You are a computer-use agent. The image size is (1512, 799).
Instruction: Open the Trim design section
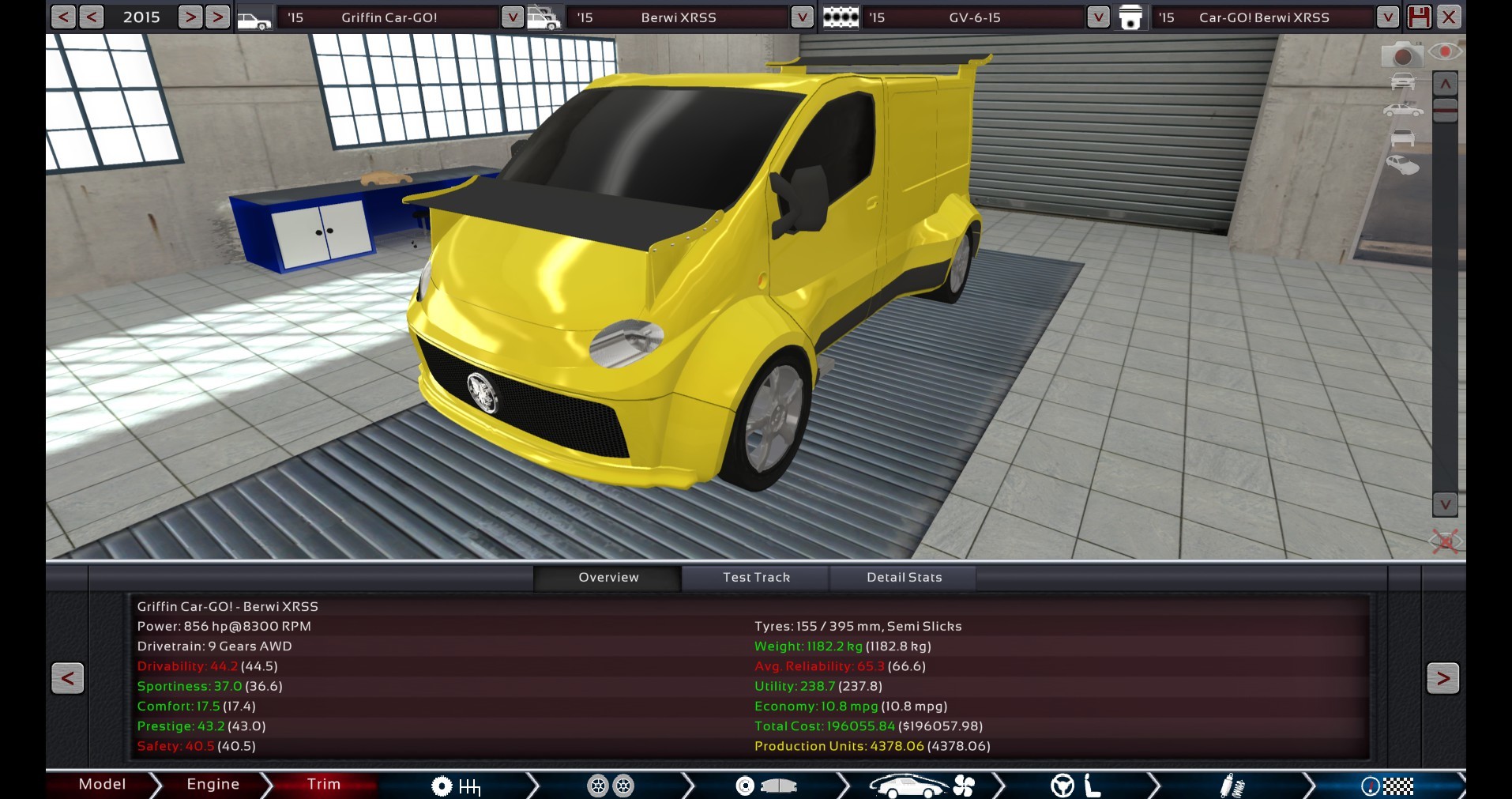tap(323, 784)
